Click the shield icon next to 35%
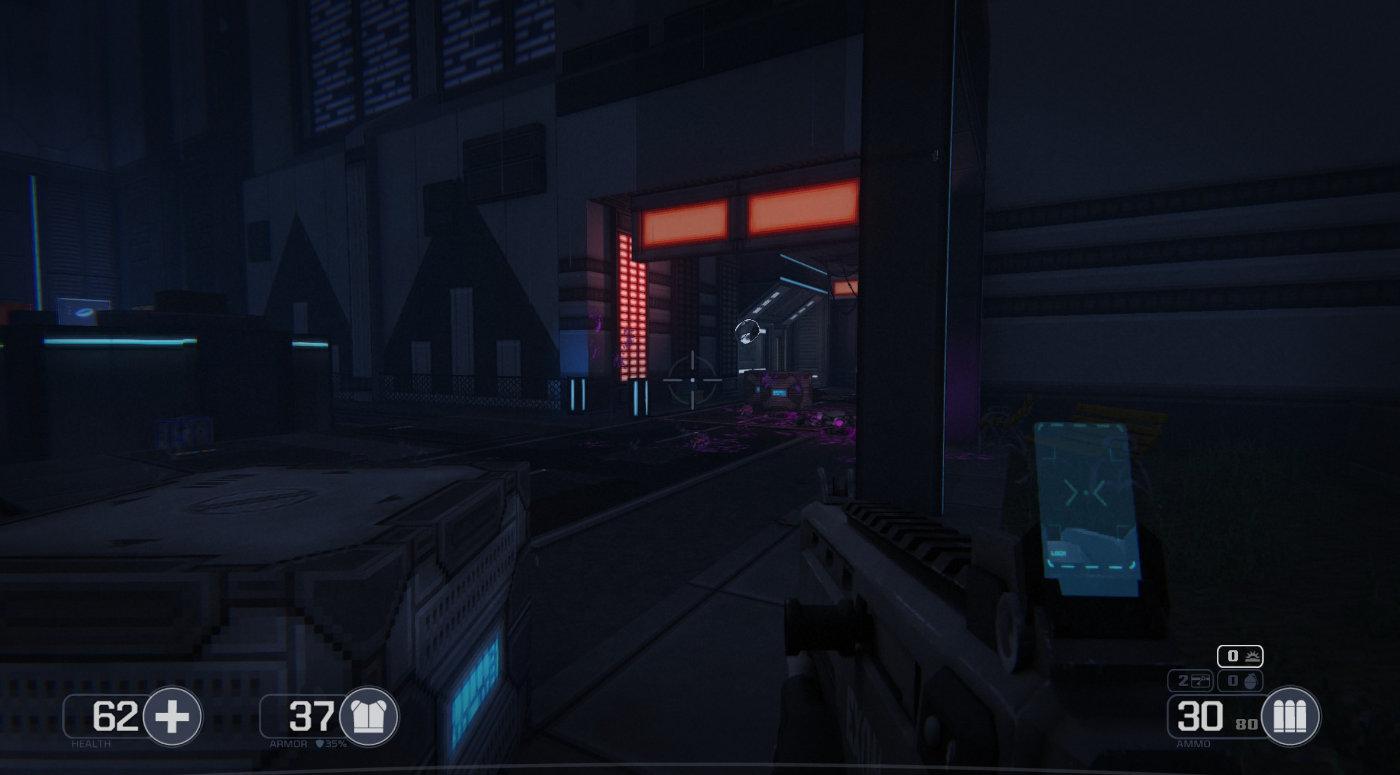The width and height of the screenshot is (1400, 775). (x=322, y=744)
